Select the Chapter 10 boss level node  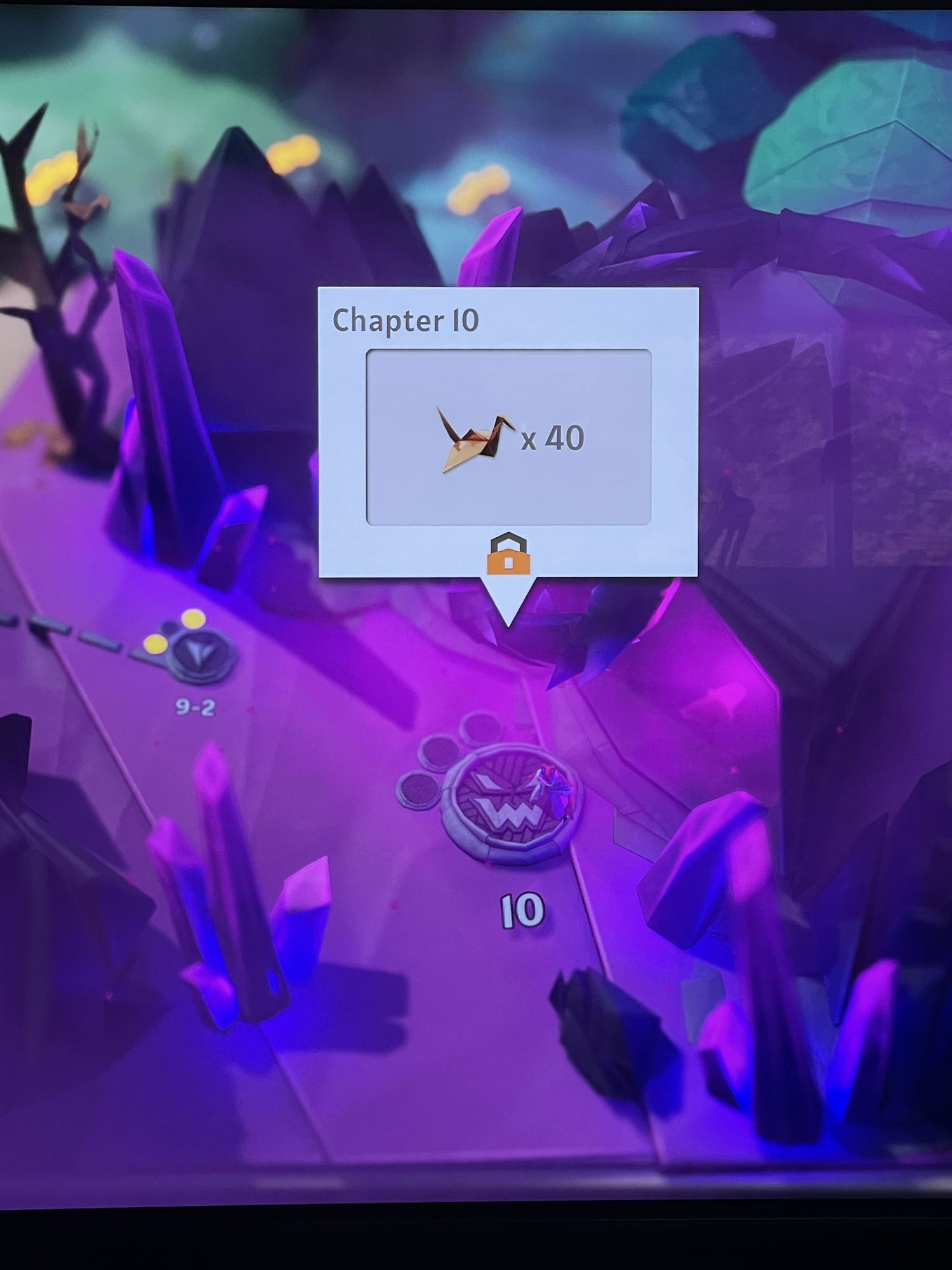click(x=512, y=803)
